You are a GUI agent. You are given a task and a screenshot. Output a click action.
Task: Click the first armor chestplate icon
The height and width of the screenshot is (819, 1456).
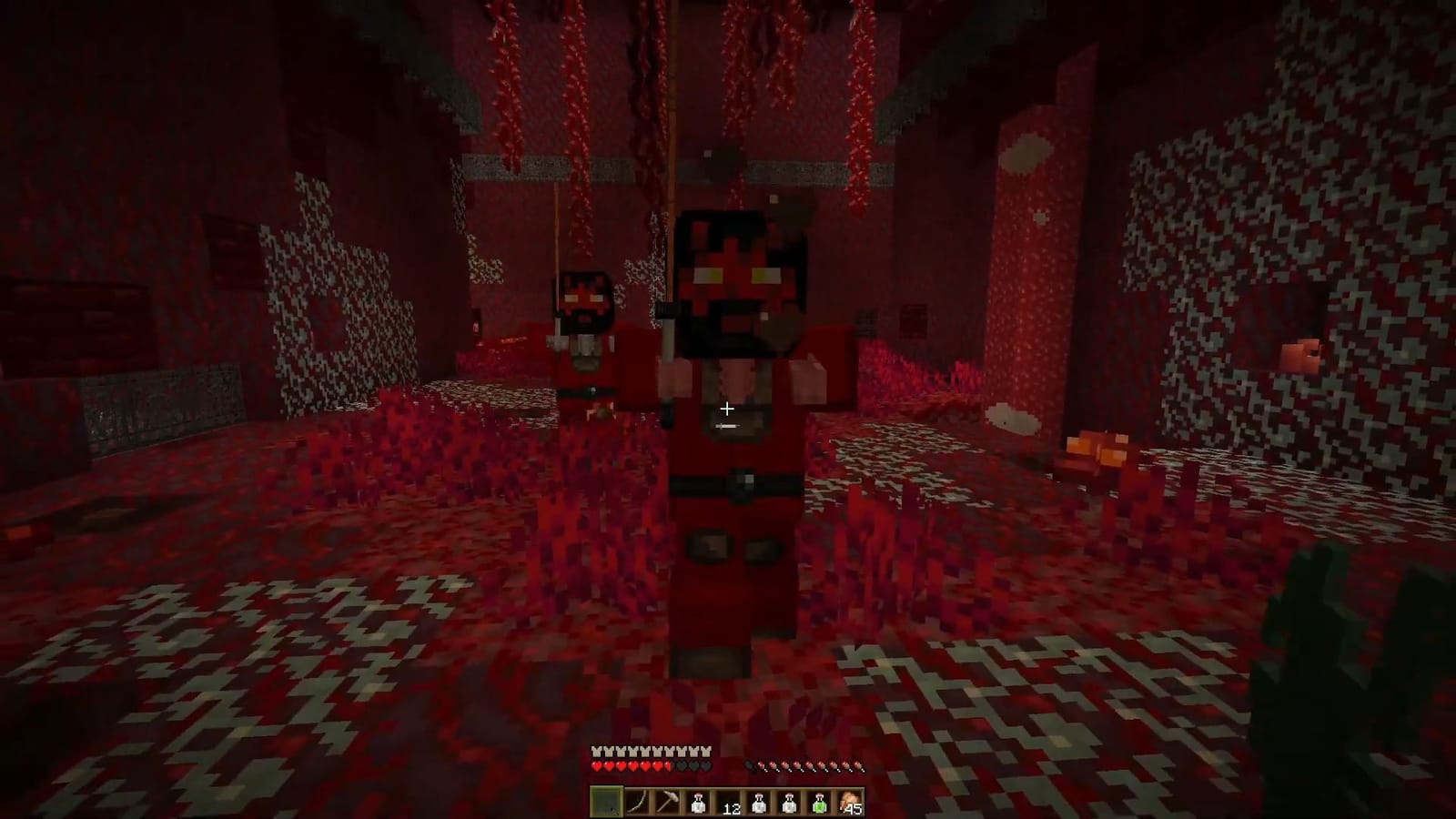pos(595,753)
